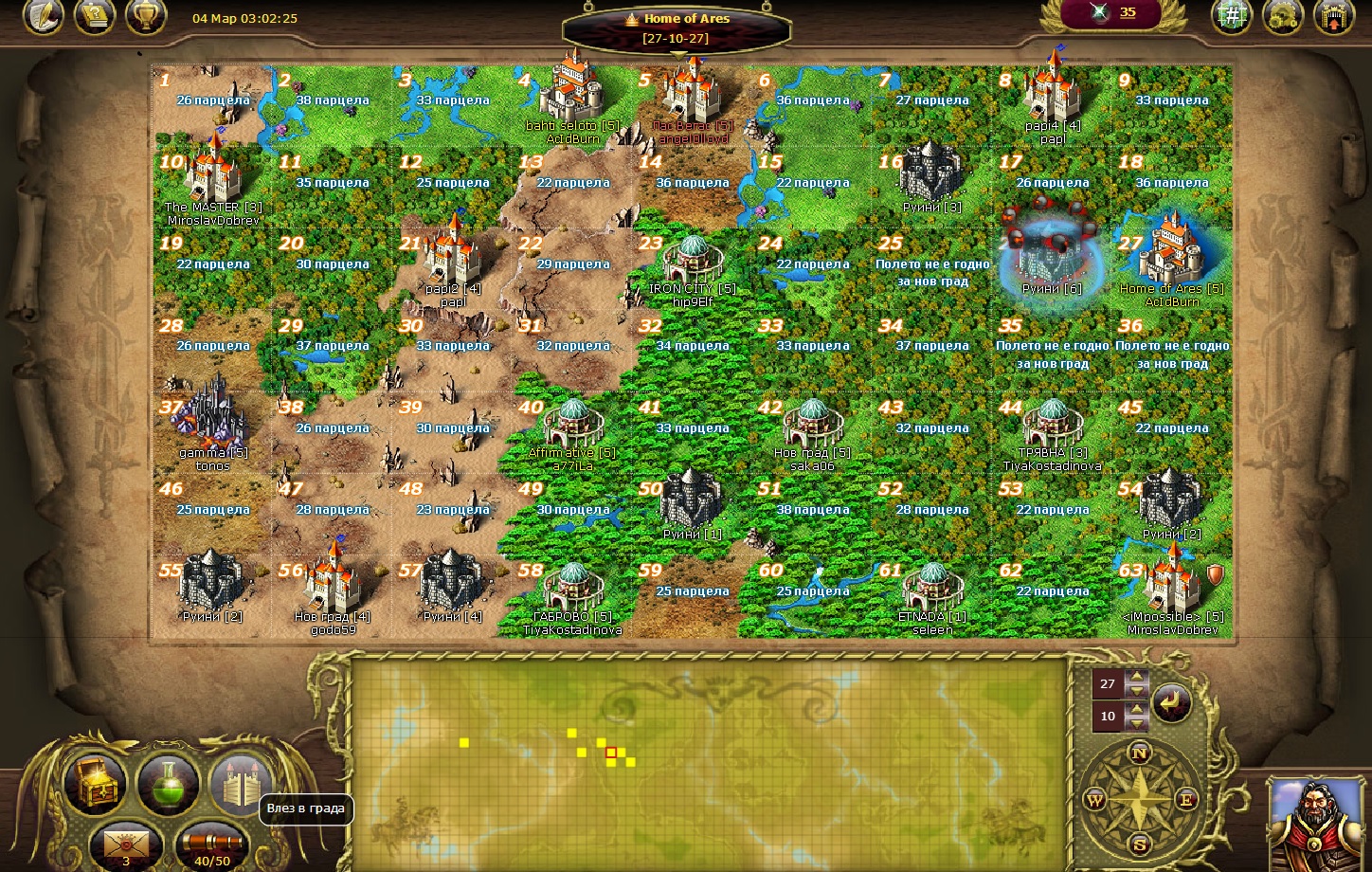The width and height of the screenshot is (1372, 872).
Task: Move map west with W compass button
Action: pos(1094,800)
